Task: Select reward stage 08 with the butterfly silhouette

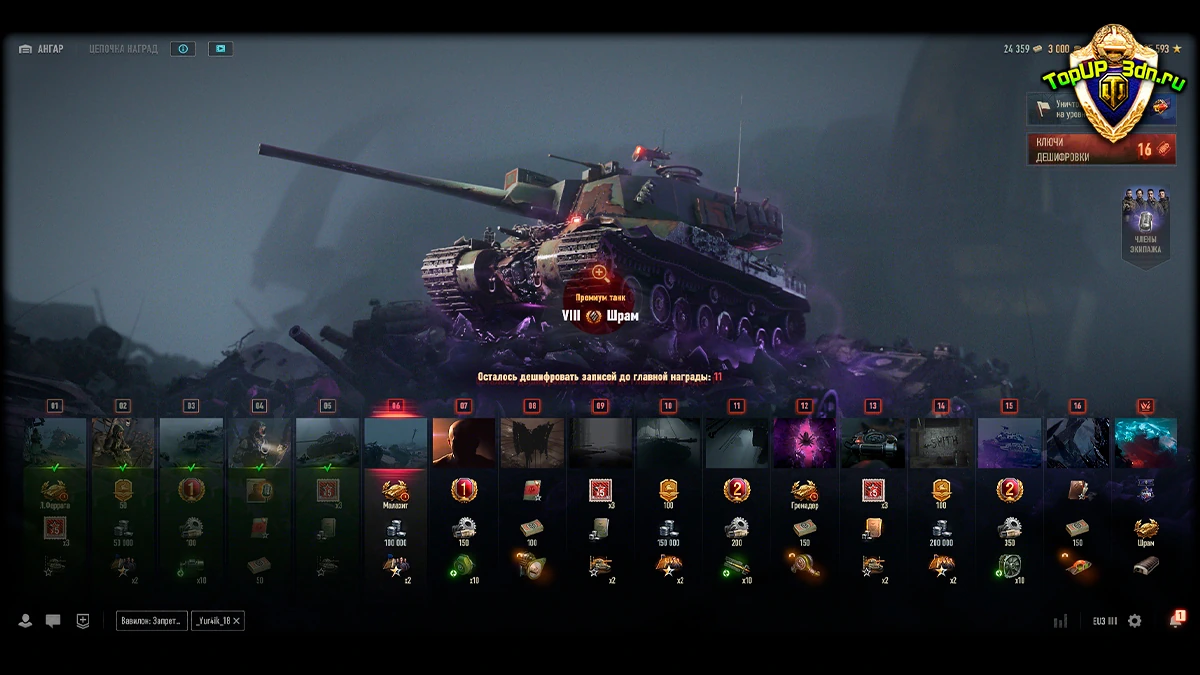Action: (x=532, y=442)
